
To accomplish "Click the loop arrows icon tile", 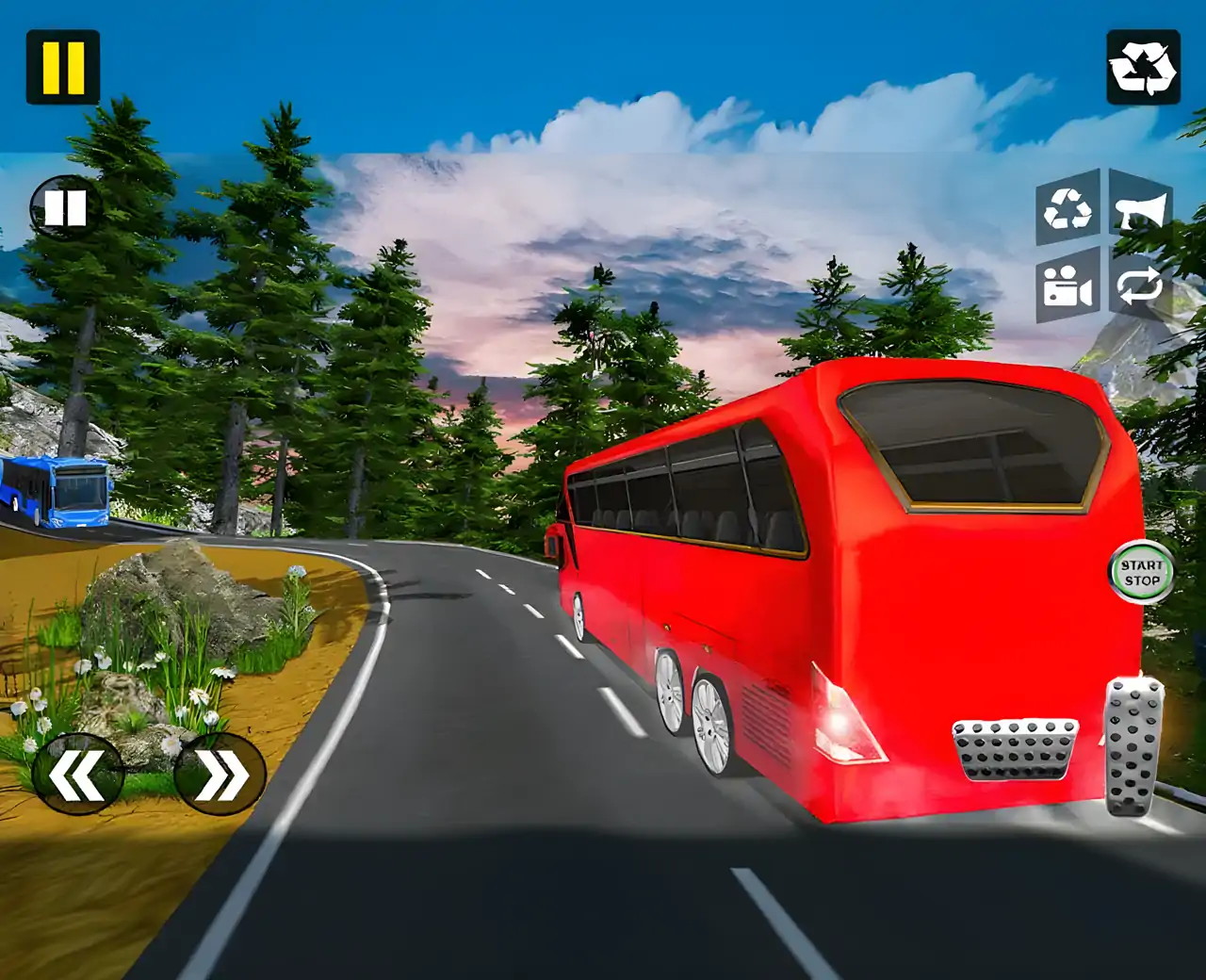I will coord(1140,285).
